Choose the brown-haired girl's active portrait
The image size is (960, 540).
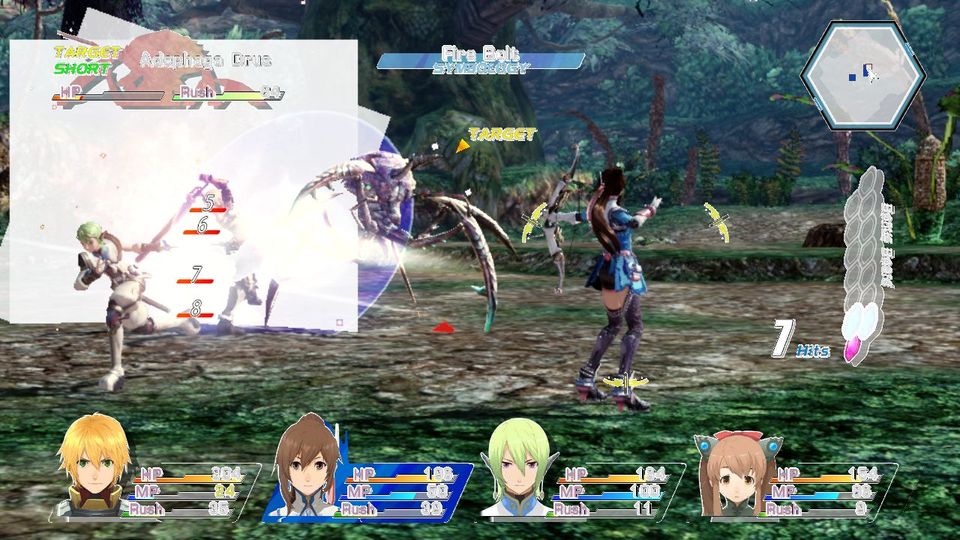(307, 470)
